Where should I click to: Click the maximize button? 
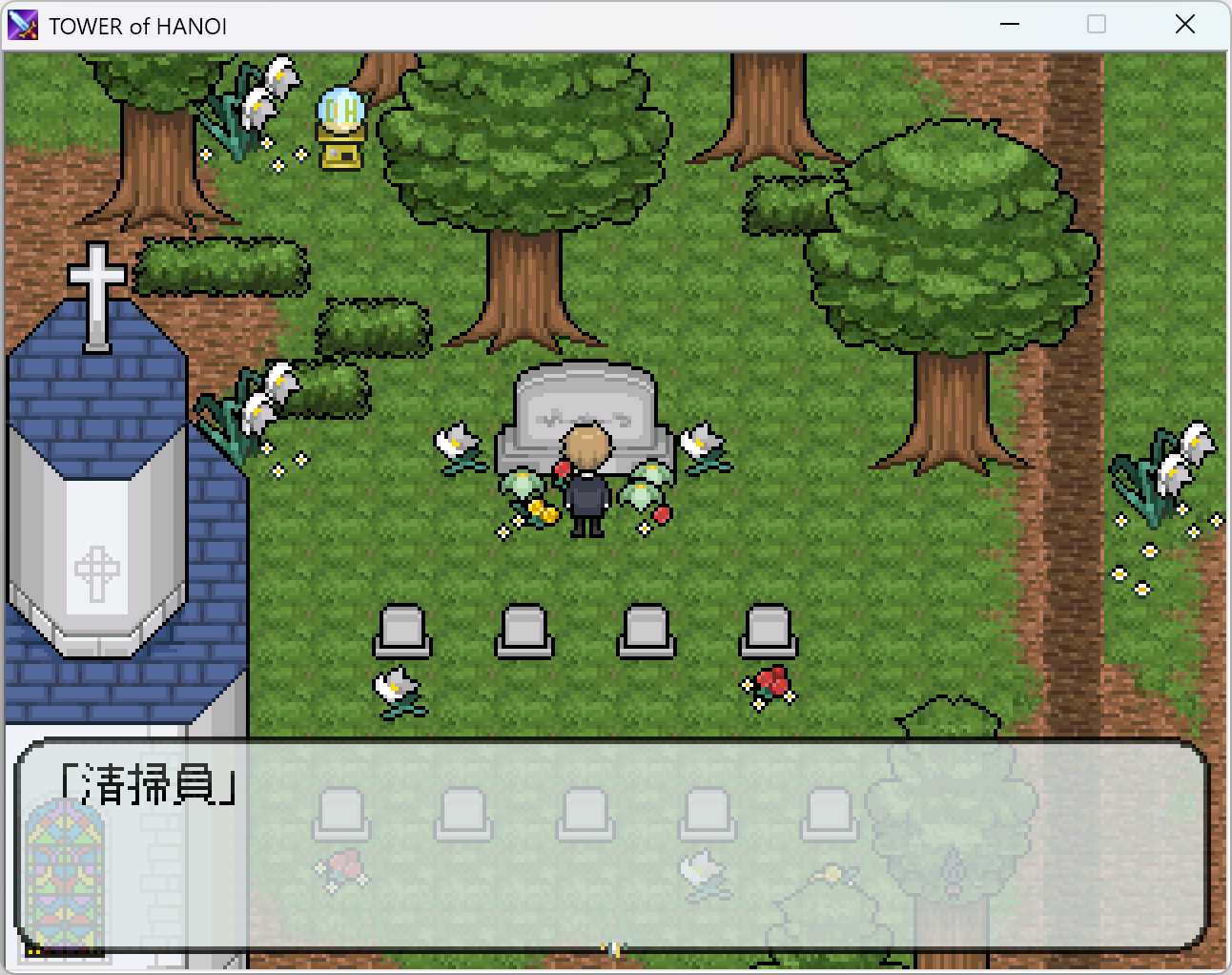1097,24
